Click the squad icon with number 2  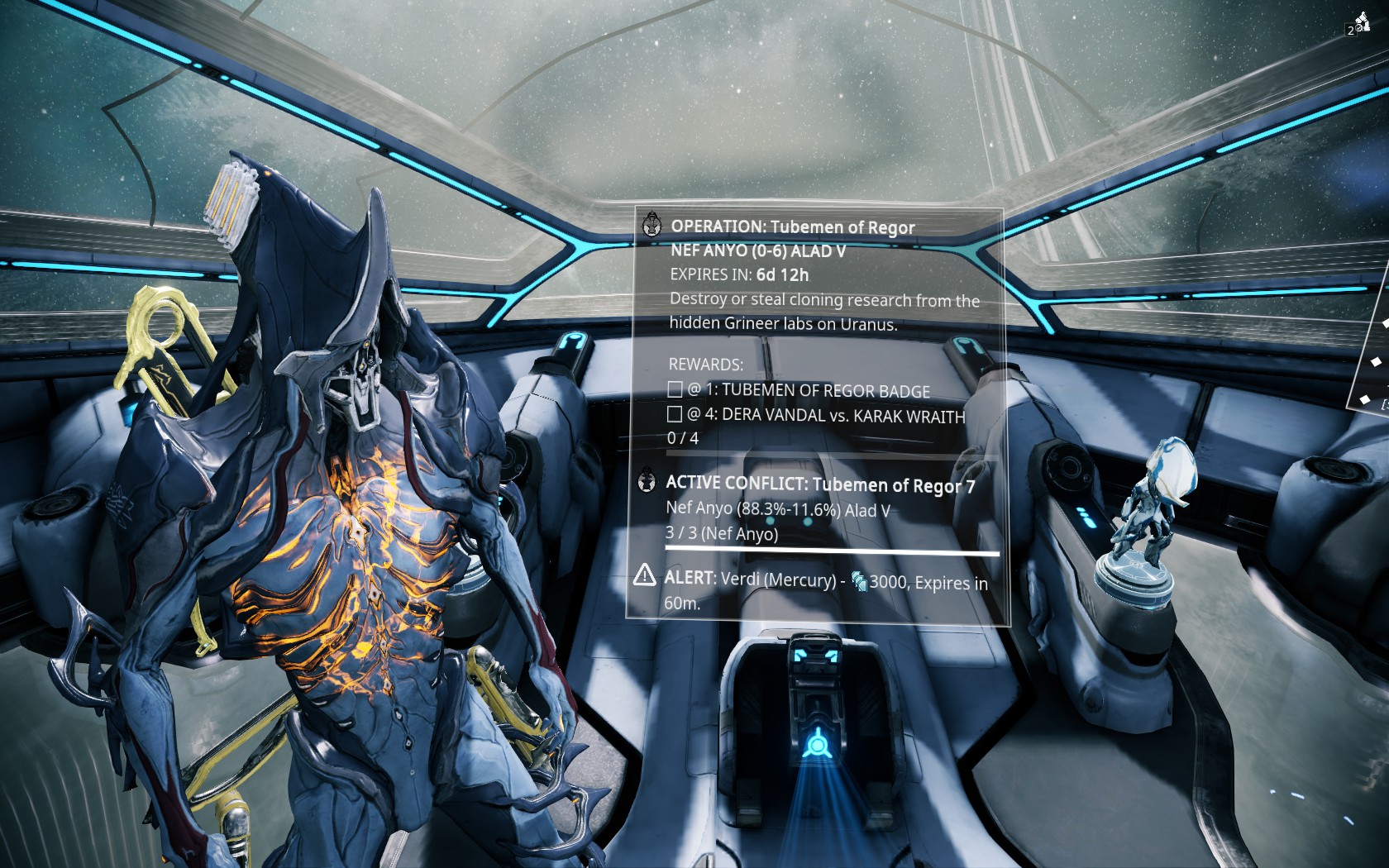tap(1358, 24)
